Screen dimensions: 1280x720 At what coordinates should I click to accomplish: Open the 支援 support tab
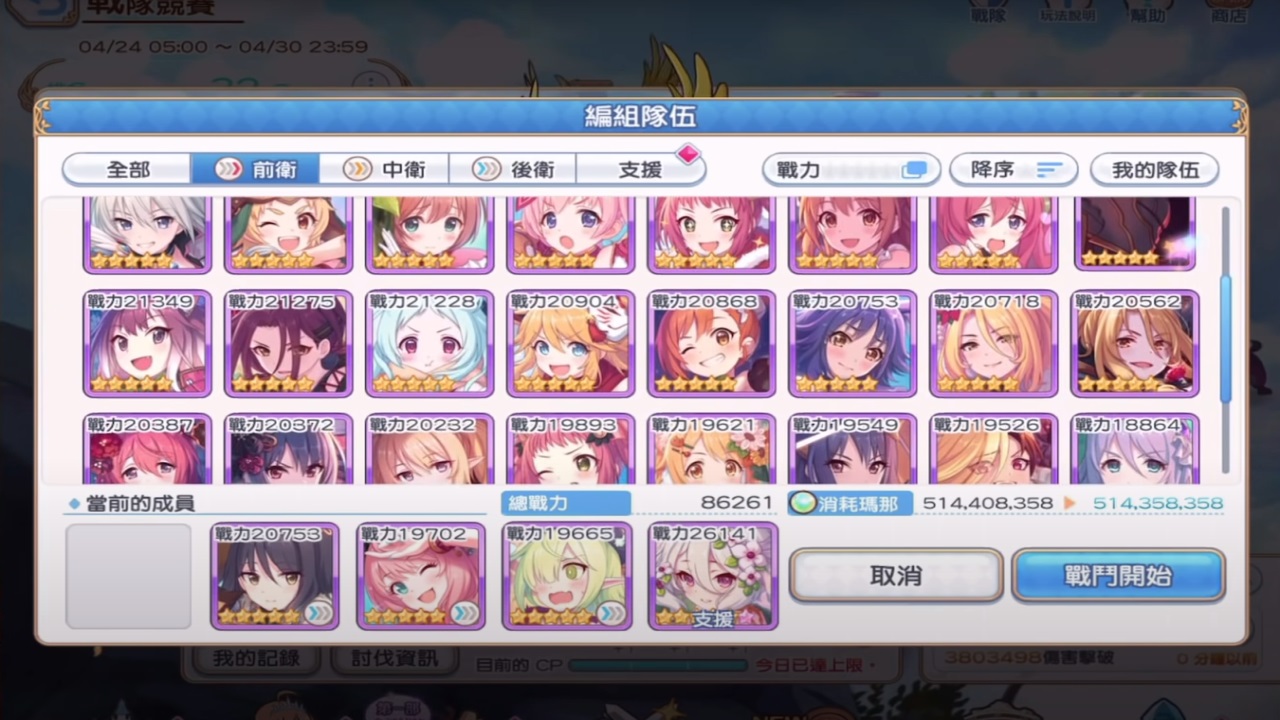click(641, 170)
